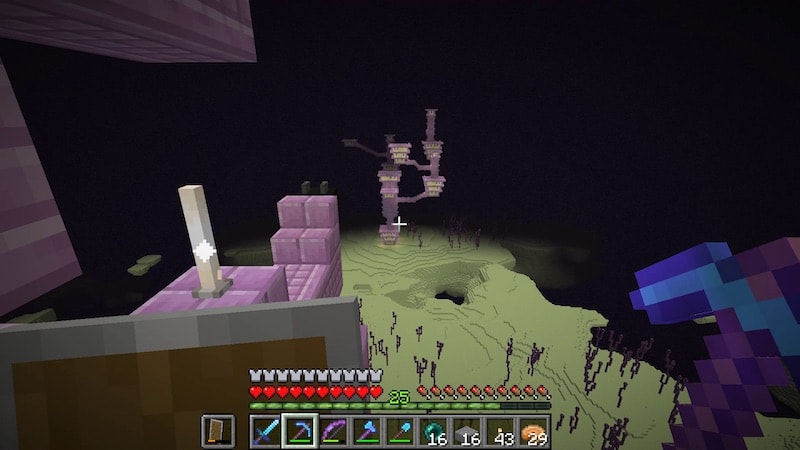Click the off-hand shield slot
Screen dimensions: 800x450
(x=219, y=430)
